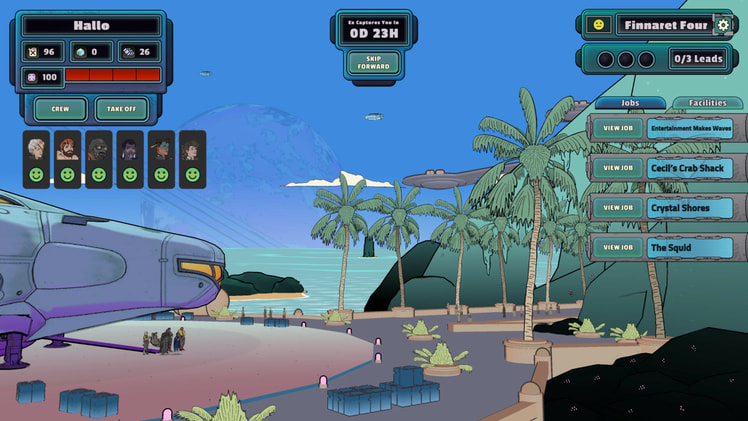Open settings via the gear icon
748x421 pixels.
[x=723, y=25]
